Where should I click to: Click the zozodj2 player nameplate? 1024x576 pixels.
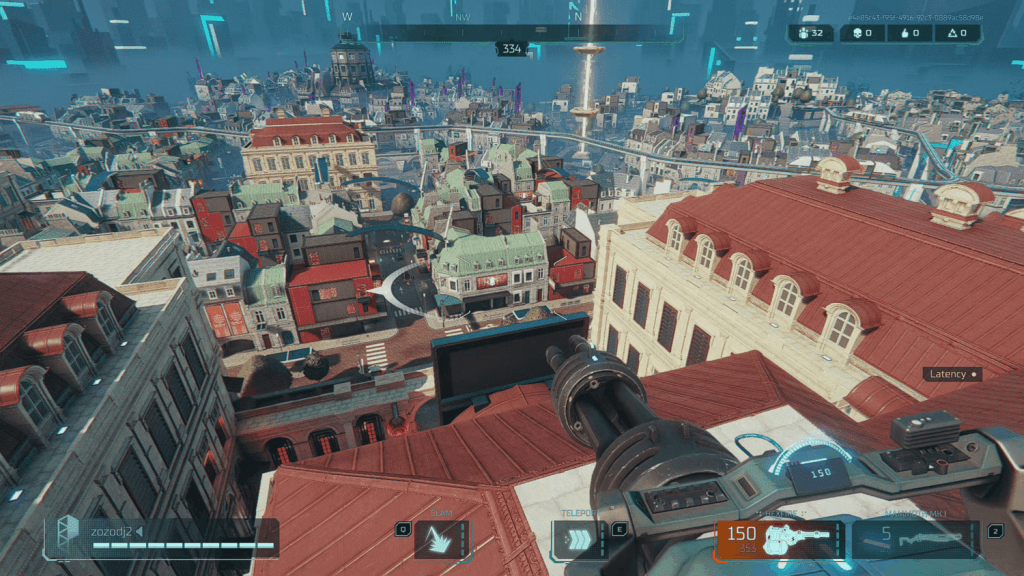(x=162, y=537)
